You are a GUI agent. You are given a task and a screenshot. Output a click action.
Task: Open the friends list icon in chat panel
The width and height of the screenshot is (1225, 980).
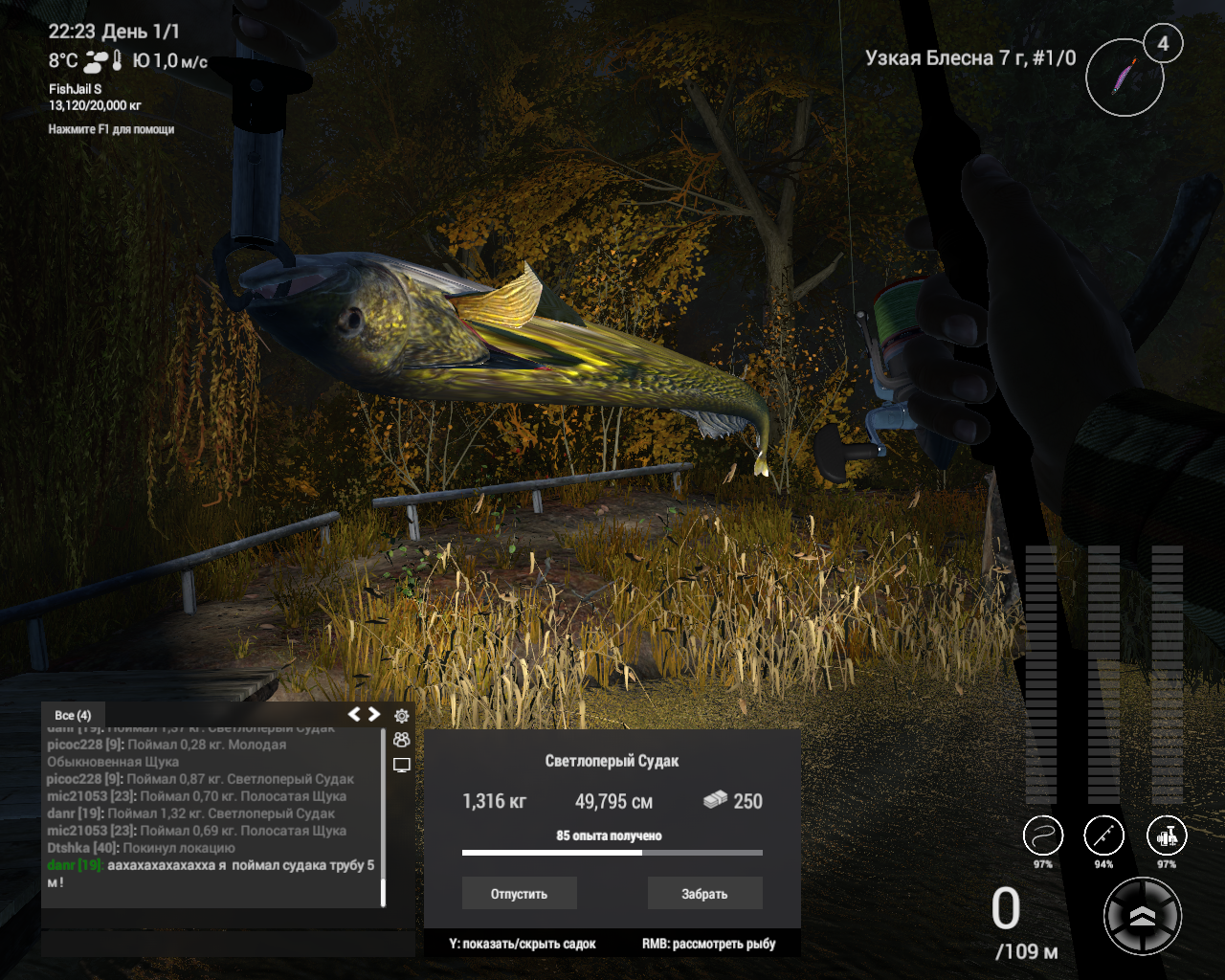coord(402,739)
